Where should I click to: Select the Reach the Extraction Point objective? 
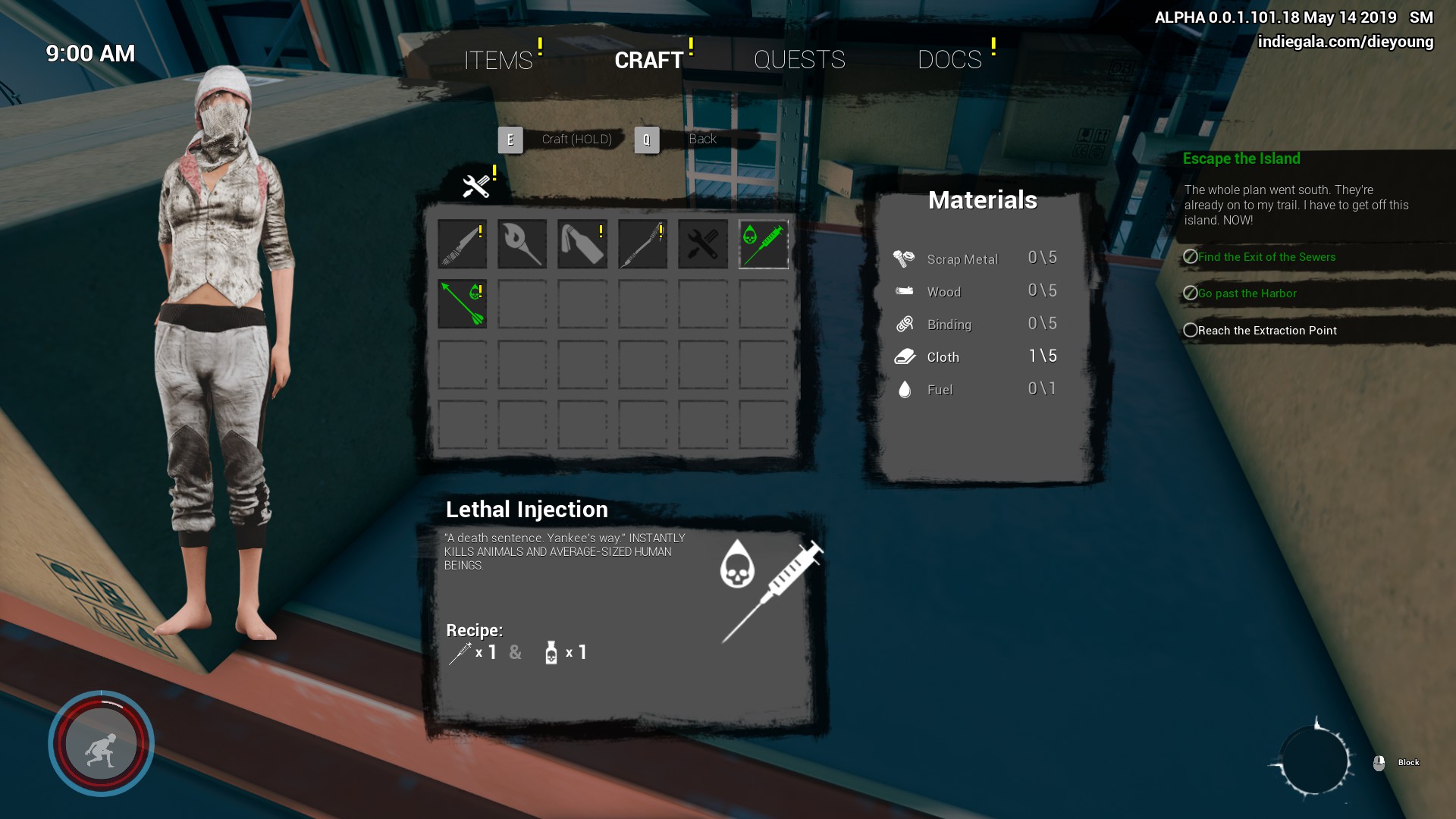coord(1266,331)
